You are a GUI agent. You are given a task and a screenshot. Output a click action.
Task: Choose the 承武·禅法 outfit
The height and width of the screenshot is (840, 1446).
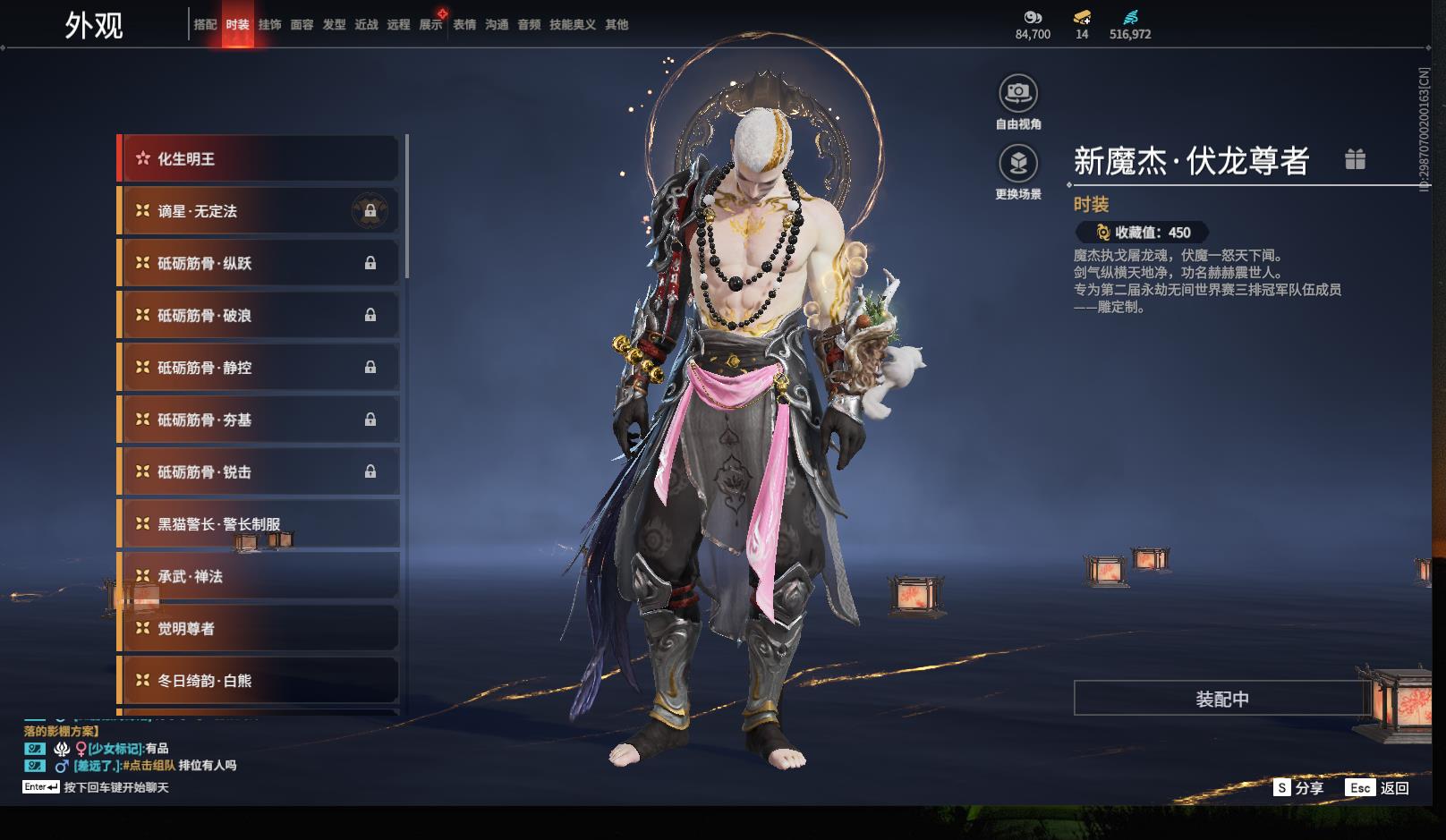tap(259, 576)
